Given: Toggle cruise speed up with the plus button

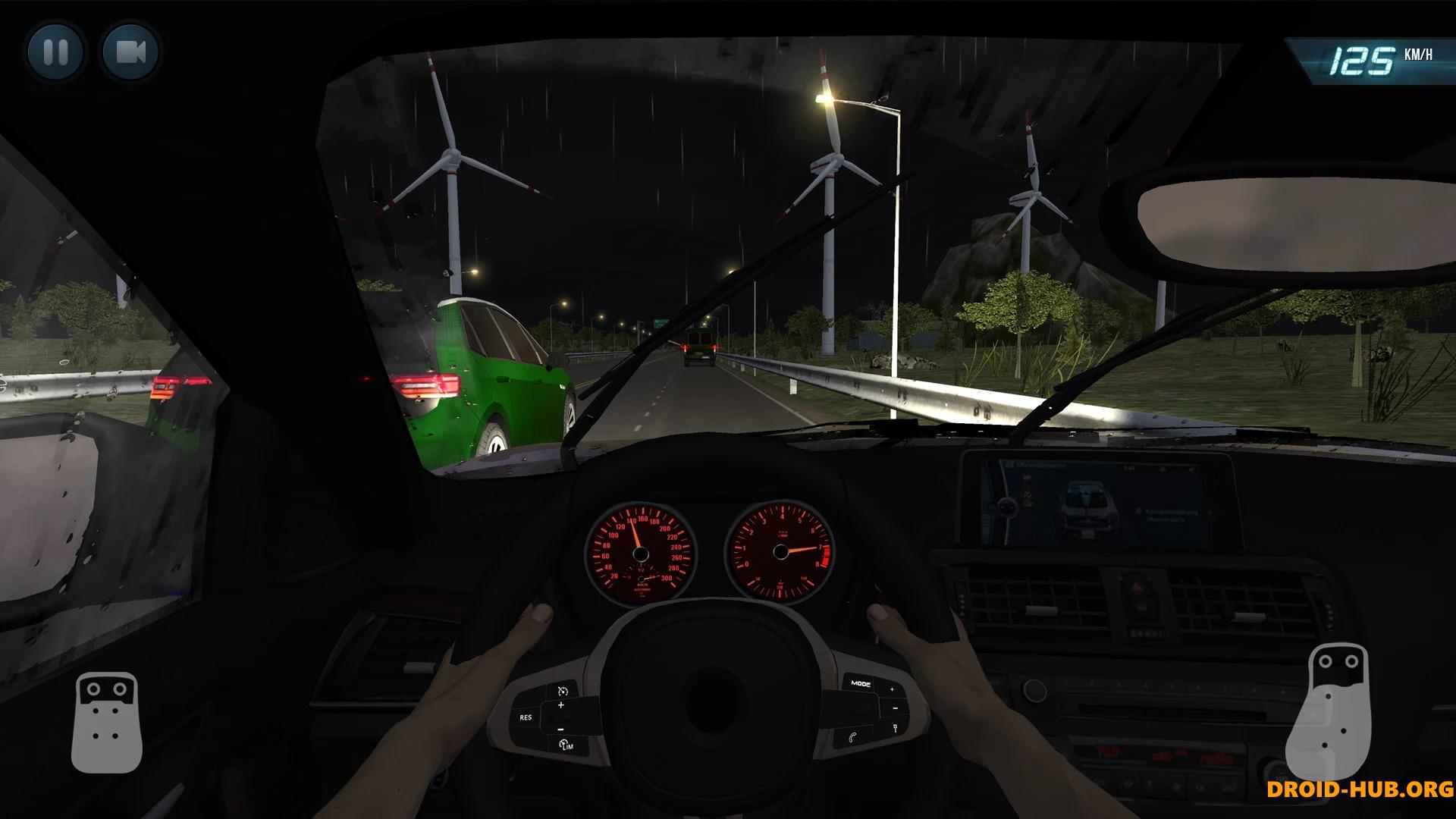Looking at the screenshot, I should tap(561, 705).
